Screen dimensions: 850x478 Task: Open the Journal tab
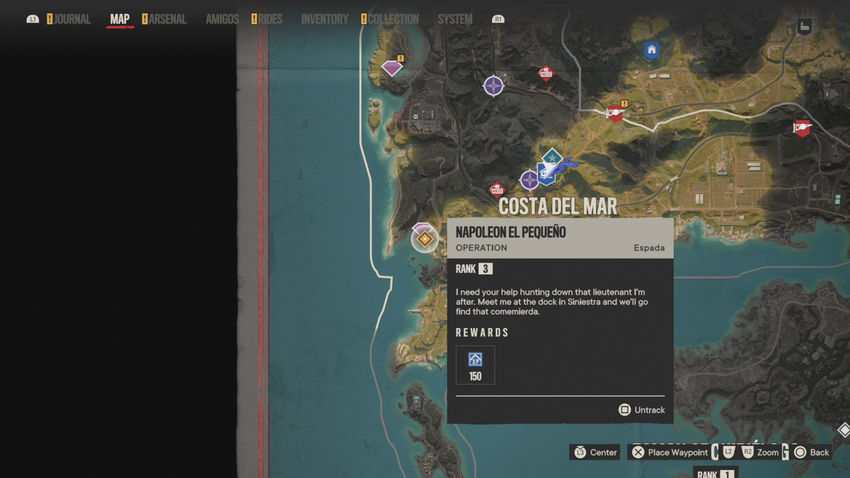[x=71, y=19]
